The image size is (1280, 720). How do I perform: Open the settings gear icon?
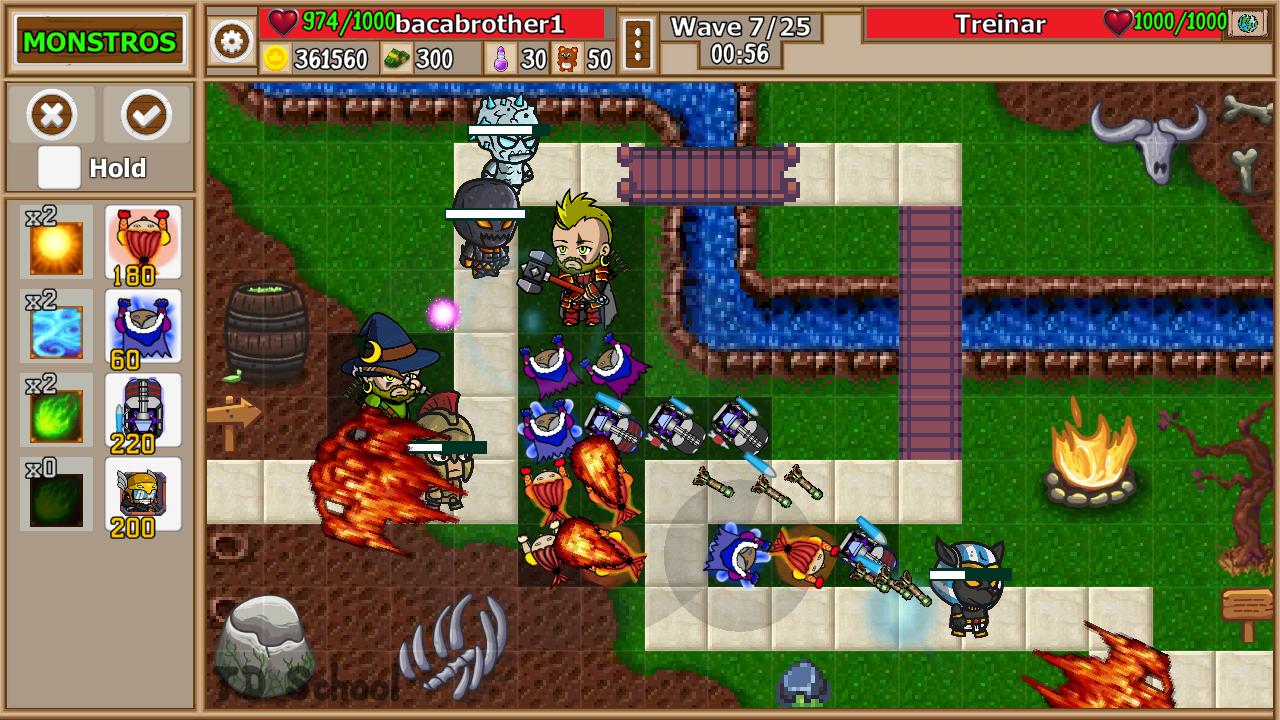(232, 43)
